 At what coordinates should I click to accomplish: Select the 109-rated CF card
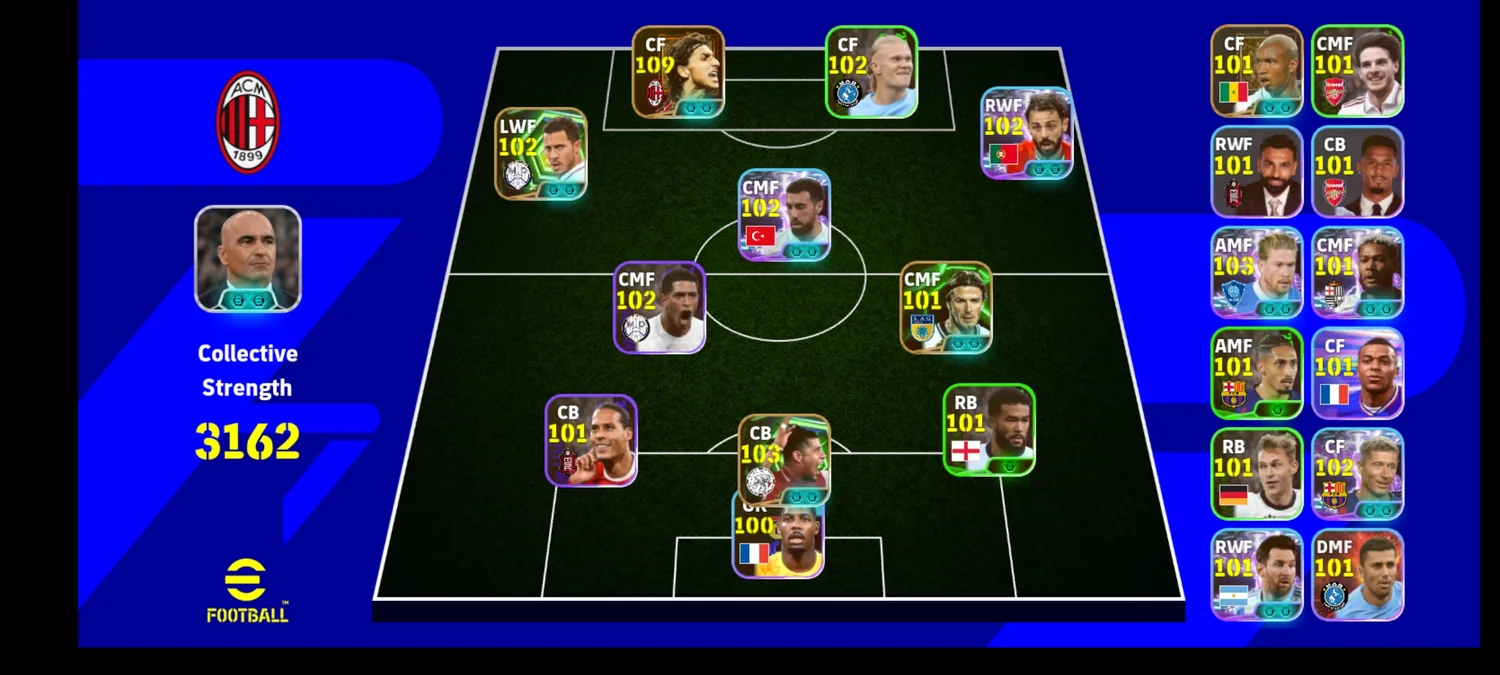[x=678, y=72]
